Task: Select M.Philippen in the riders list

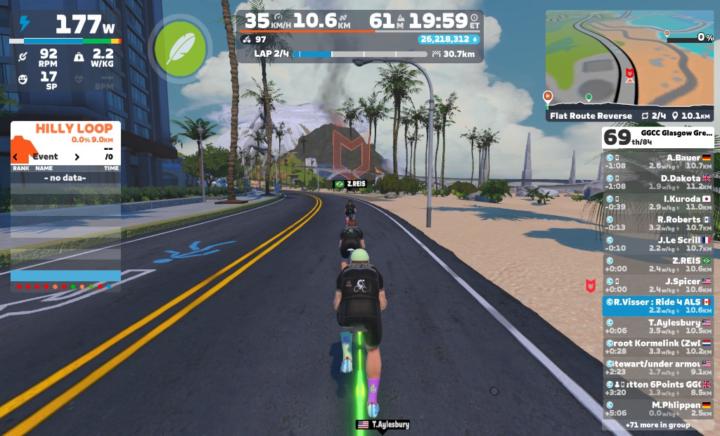Action: [658, 408]
